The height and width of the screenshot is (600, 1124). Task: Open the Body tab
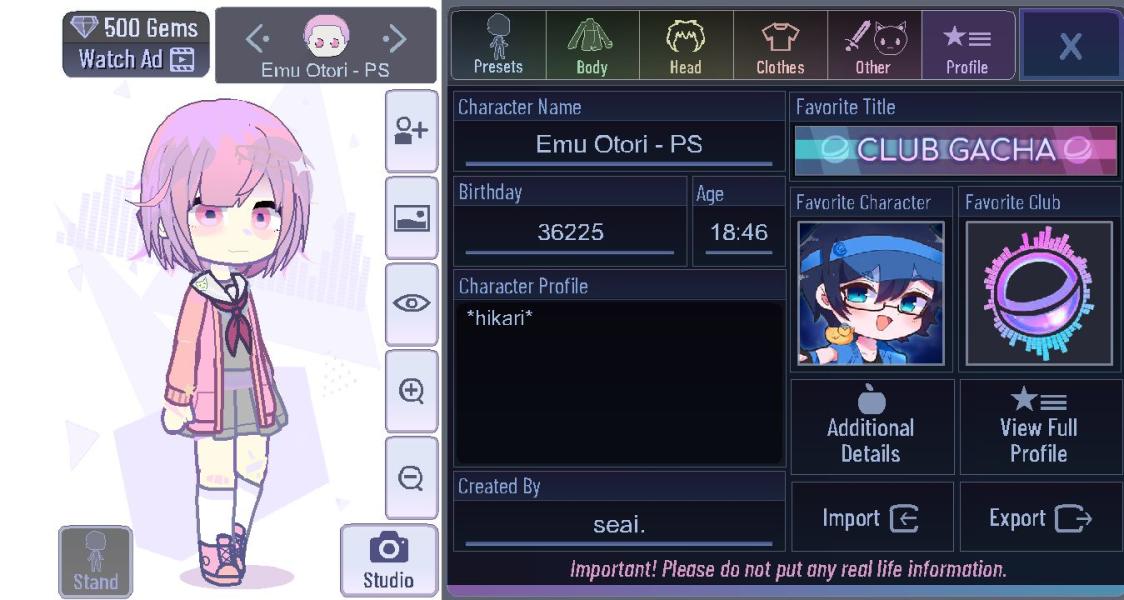click(x=592, y=45)
